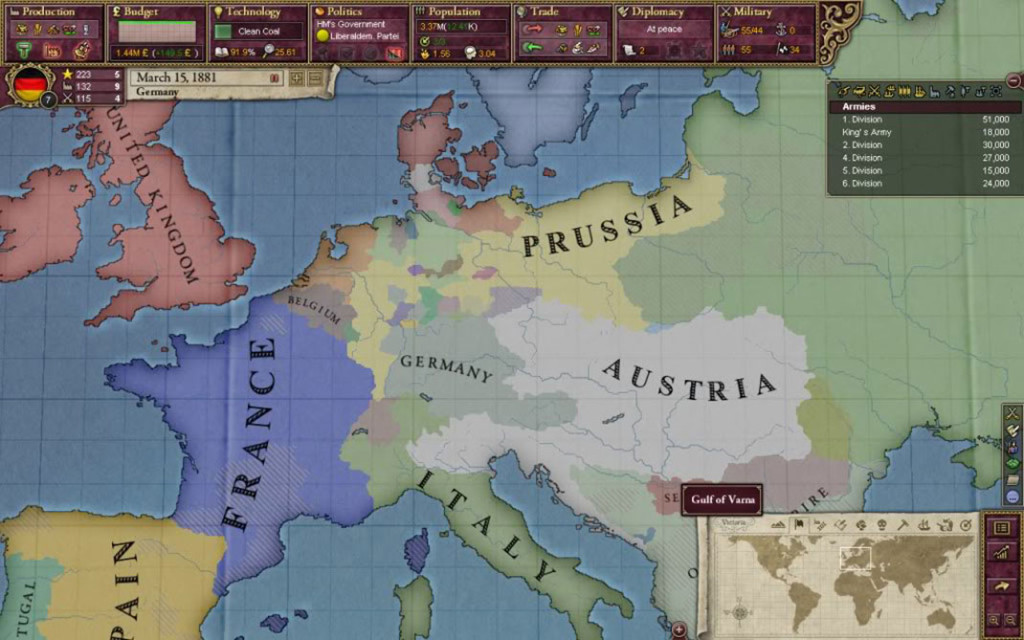Open the Technology screen
This screenshot has width=1024, height=640.
click(x=258, y=13)
